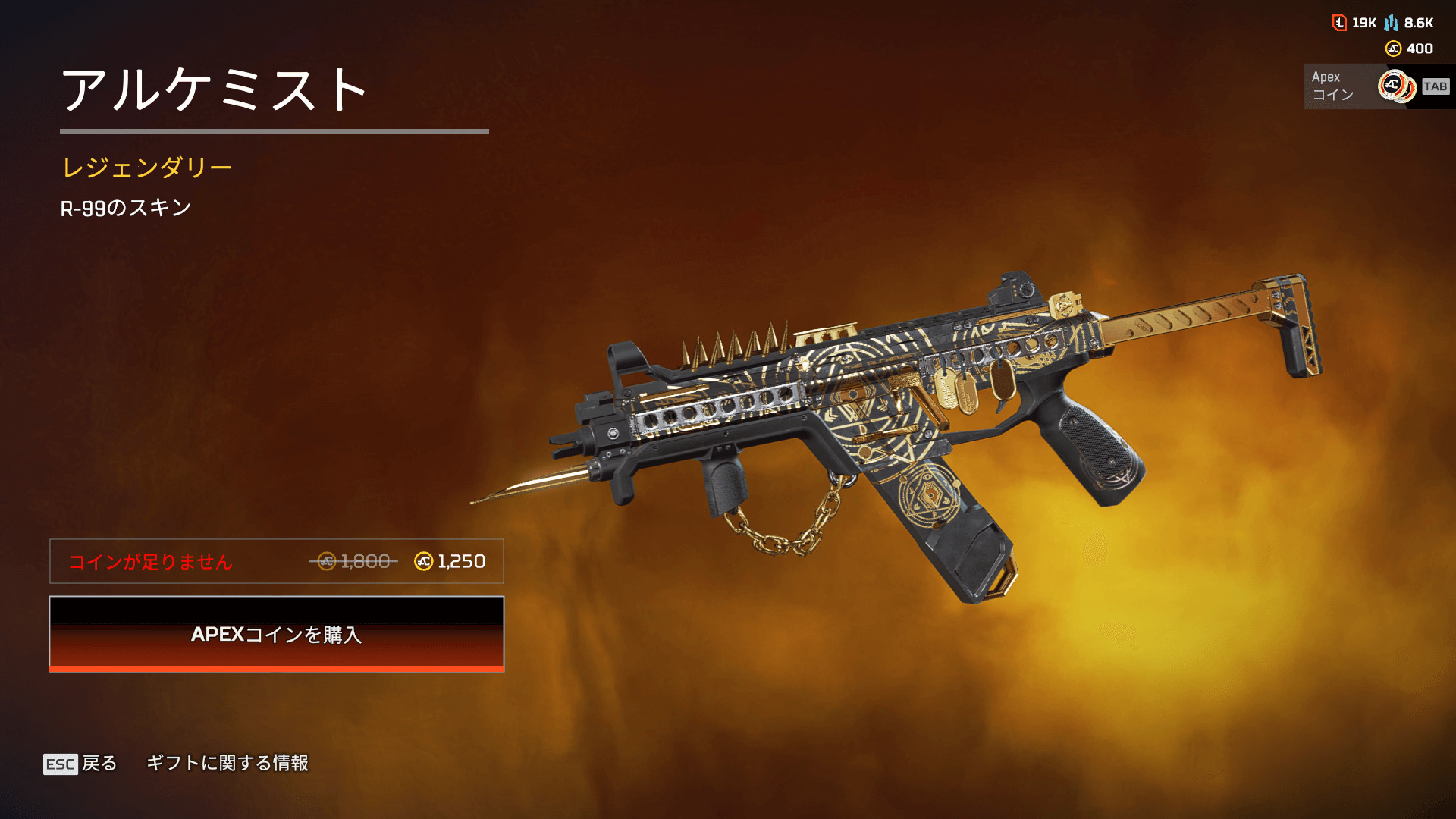Open ギフトに関する情報 gift info
The height and width of the screenshot is (819, 1456).
coord(227,763)
